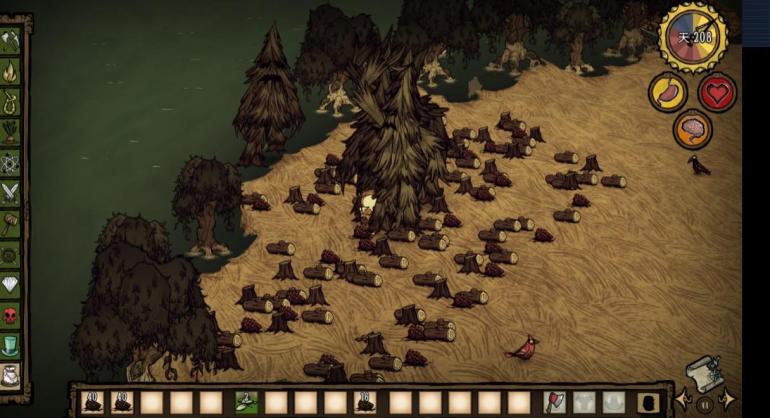Viewport: 770px width, 418px height.
Task: Select the rope-loop Survival crafting tab
Action: 13,101
